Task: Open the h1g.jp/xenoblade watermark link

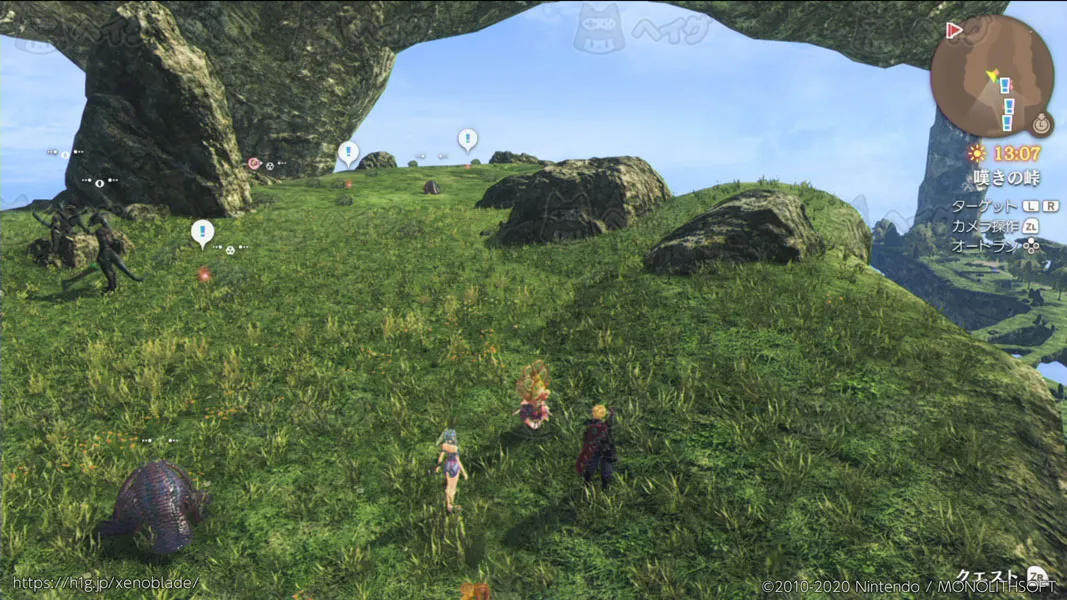Action: coord(106,582)
